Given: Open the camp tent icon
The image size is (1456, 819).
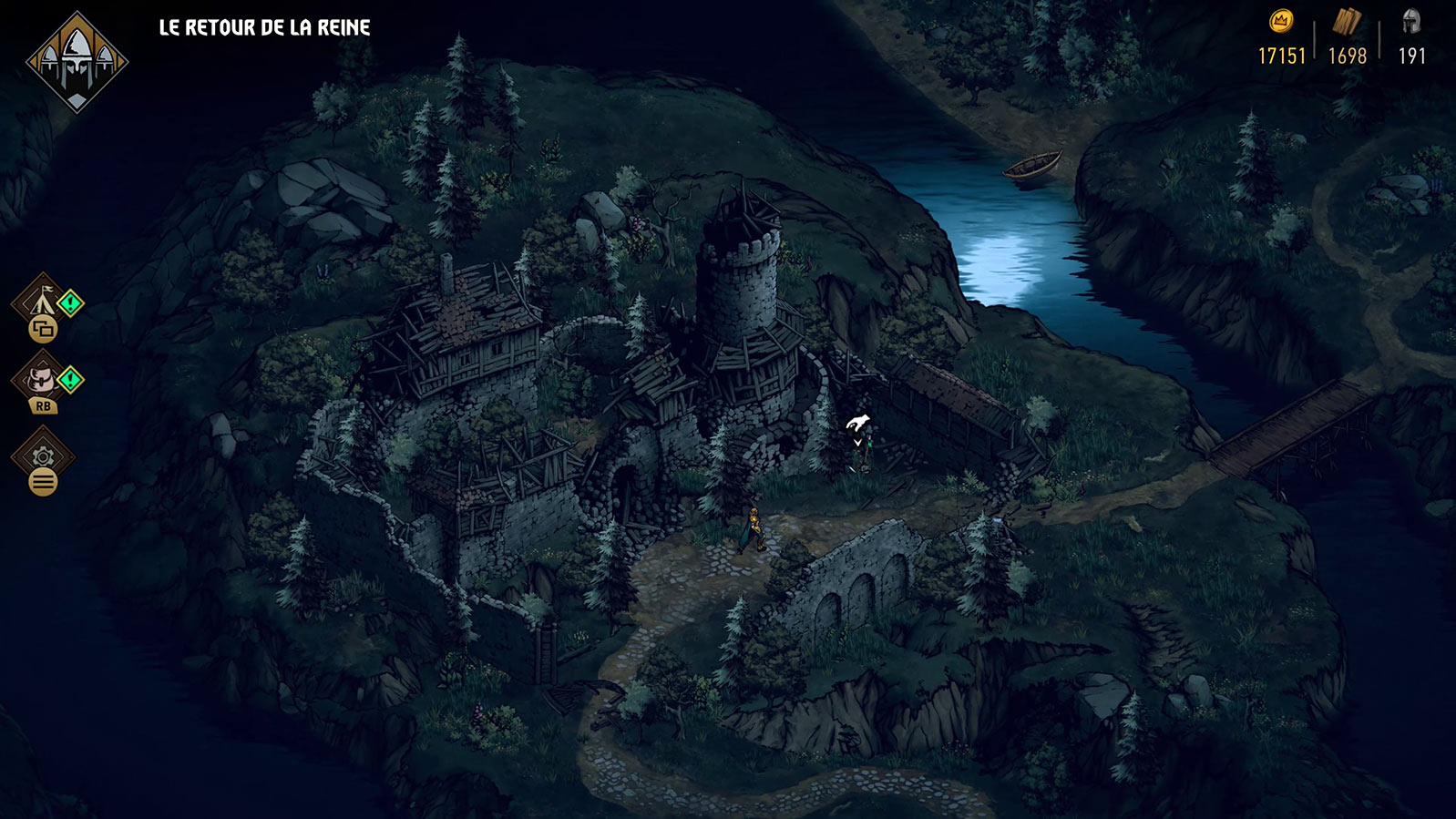Looking at the screenshot, I should tap(41, 299).
